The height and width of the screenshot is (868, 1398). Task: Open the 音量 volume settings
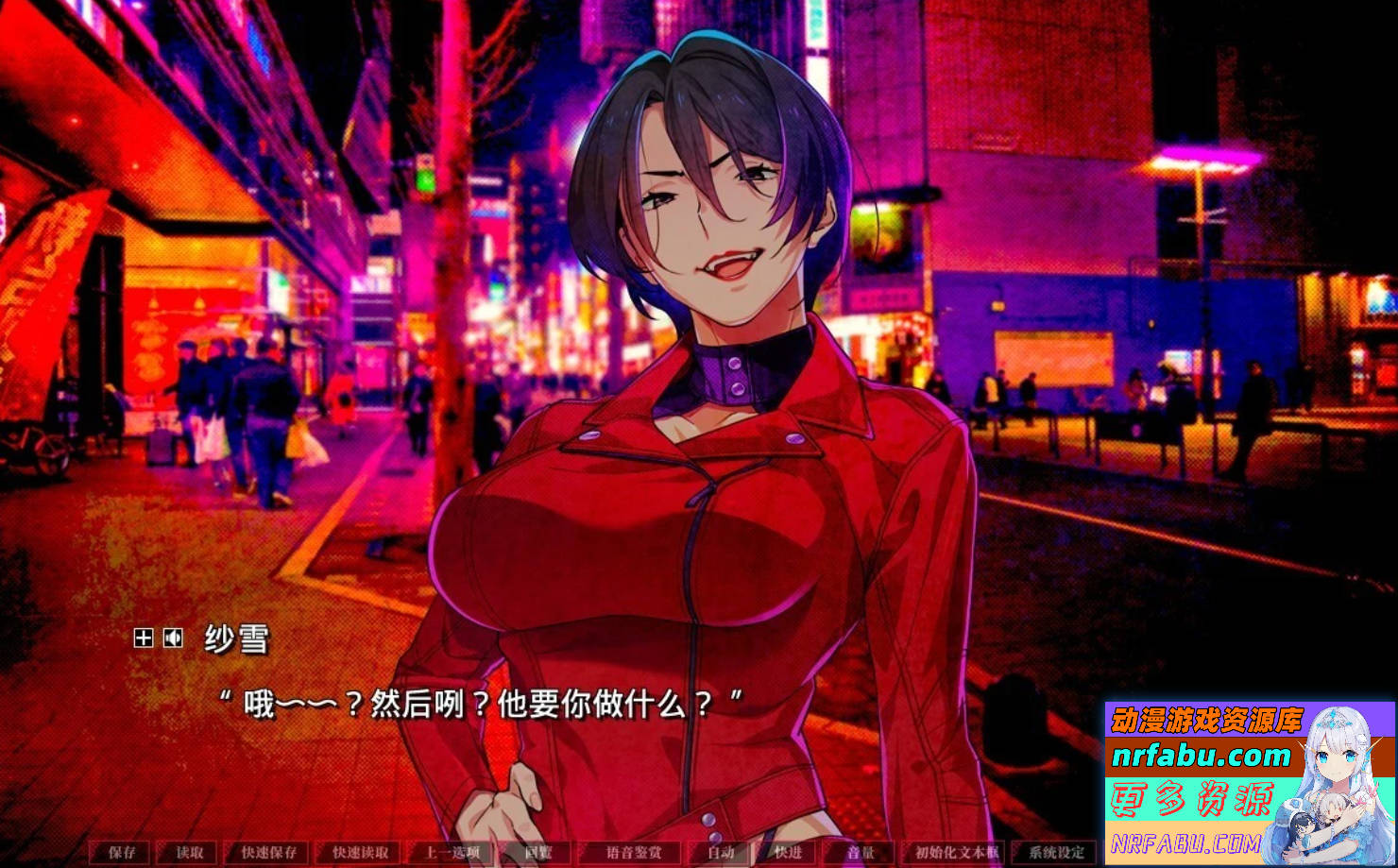click(860, 853)
